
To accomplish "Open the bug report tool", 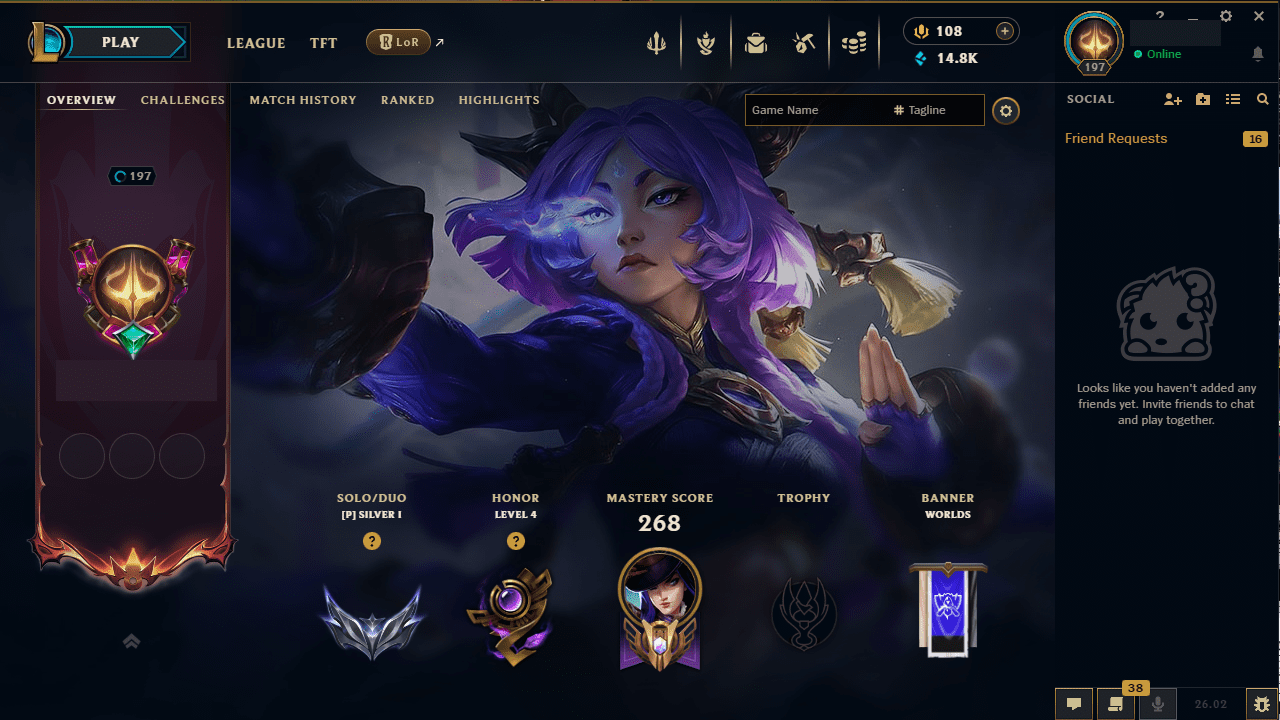I will (x=1261, y=703).
